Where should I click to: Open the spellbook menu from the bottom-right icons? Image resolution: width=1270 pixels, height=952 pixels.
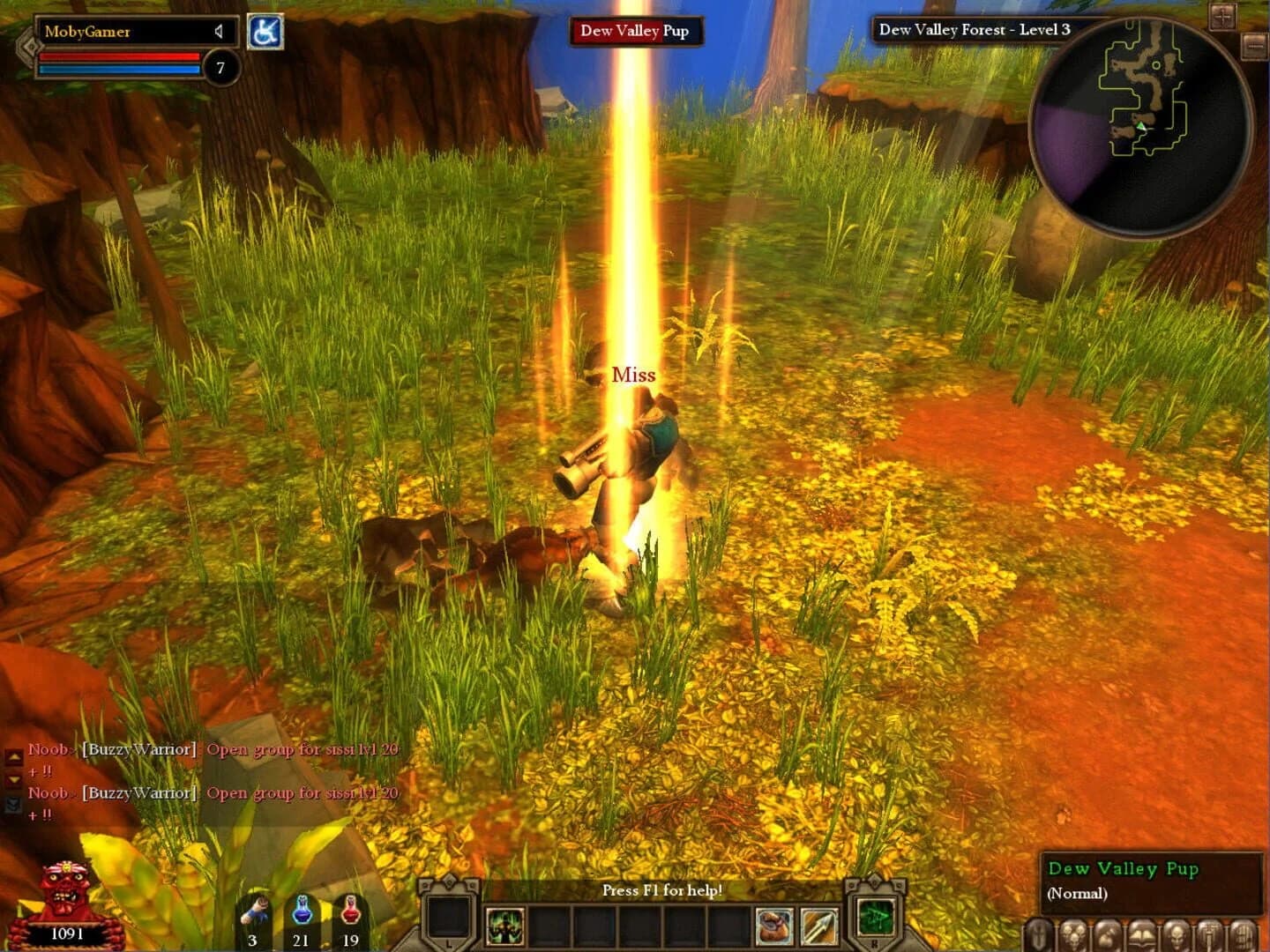point(1141,936)
